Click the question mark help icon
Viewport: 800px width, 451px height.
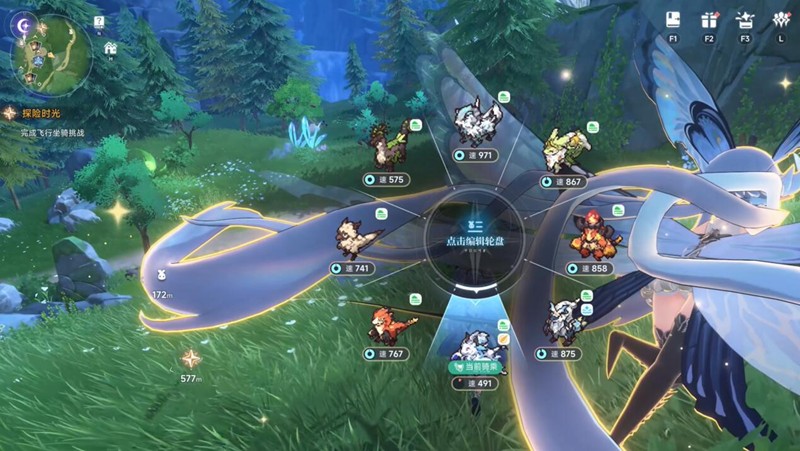click(x=99, y=20)
